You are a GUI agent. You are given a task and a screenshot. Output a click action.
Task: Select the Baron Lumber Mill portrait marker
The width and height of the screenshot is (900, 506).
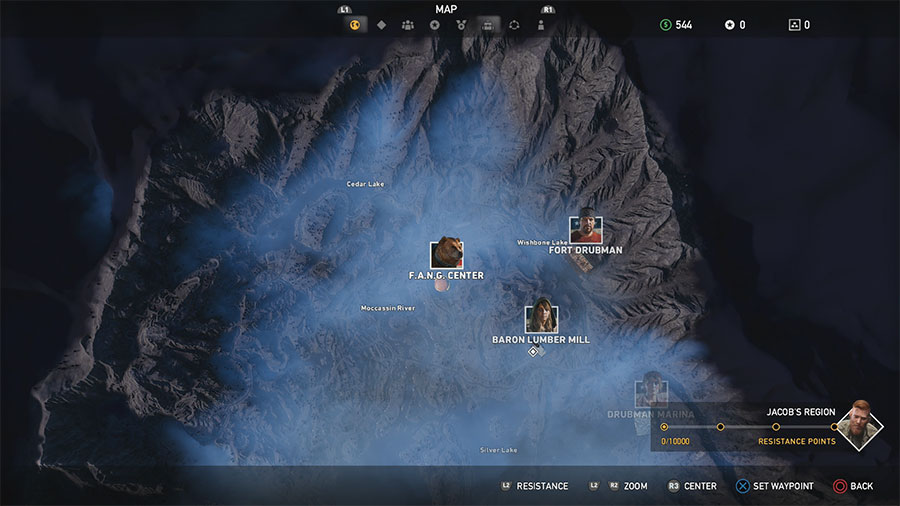tap(541, 318)
